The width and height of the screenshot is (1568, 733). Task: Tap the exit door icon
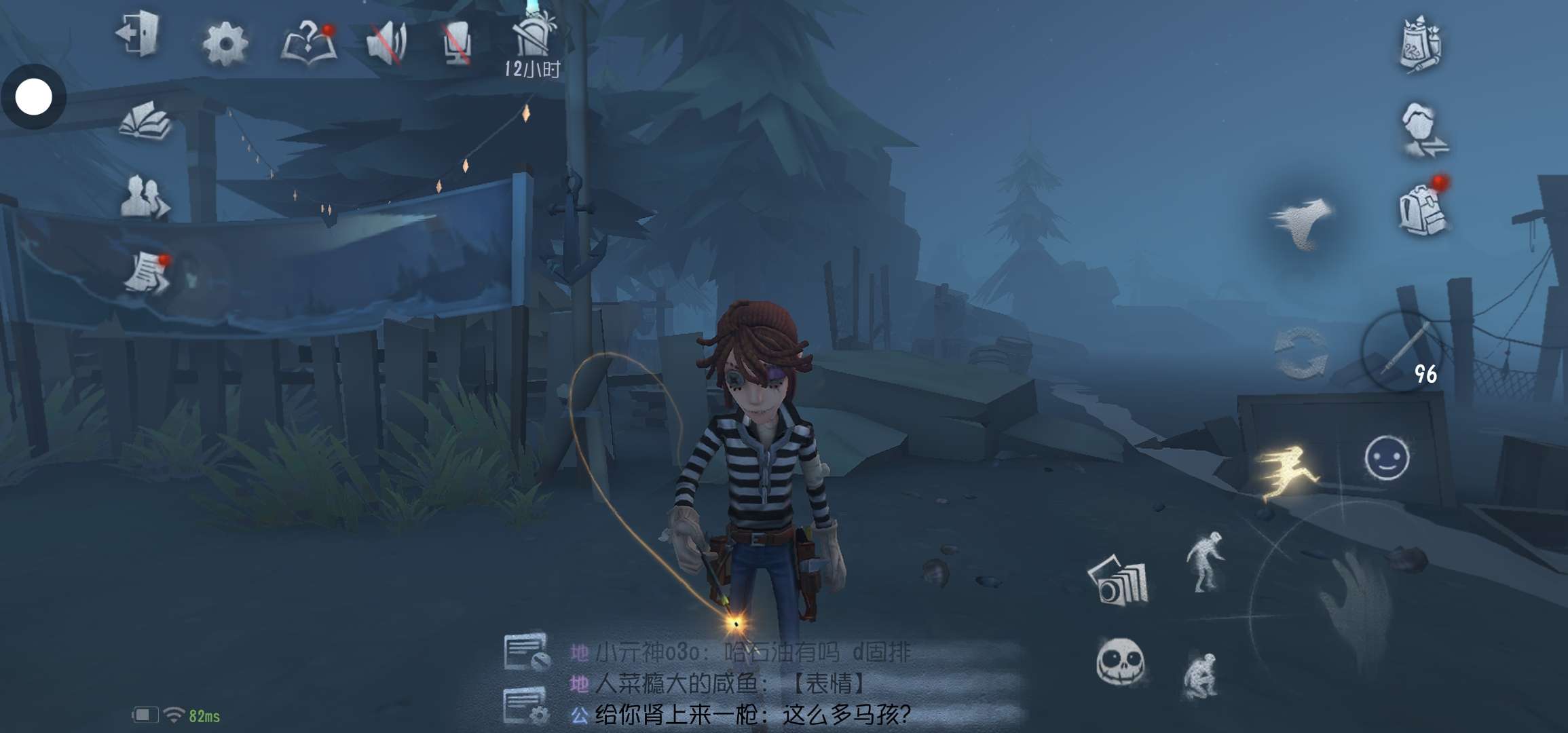coord(138,35)
